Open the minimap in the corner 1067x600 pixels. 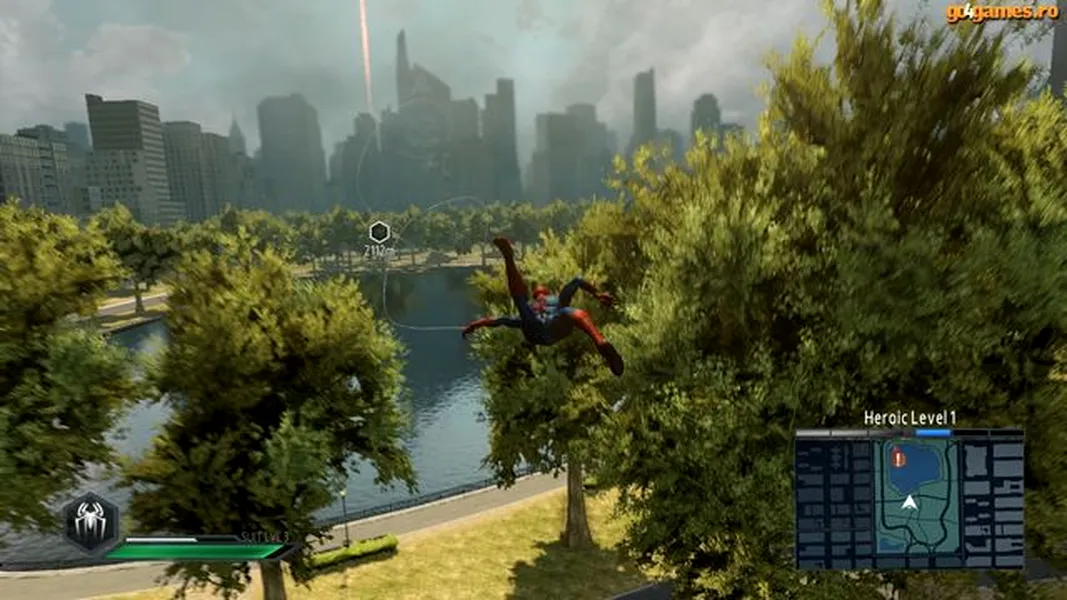909,502
